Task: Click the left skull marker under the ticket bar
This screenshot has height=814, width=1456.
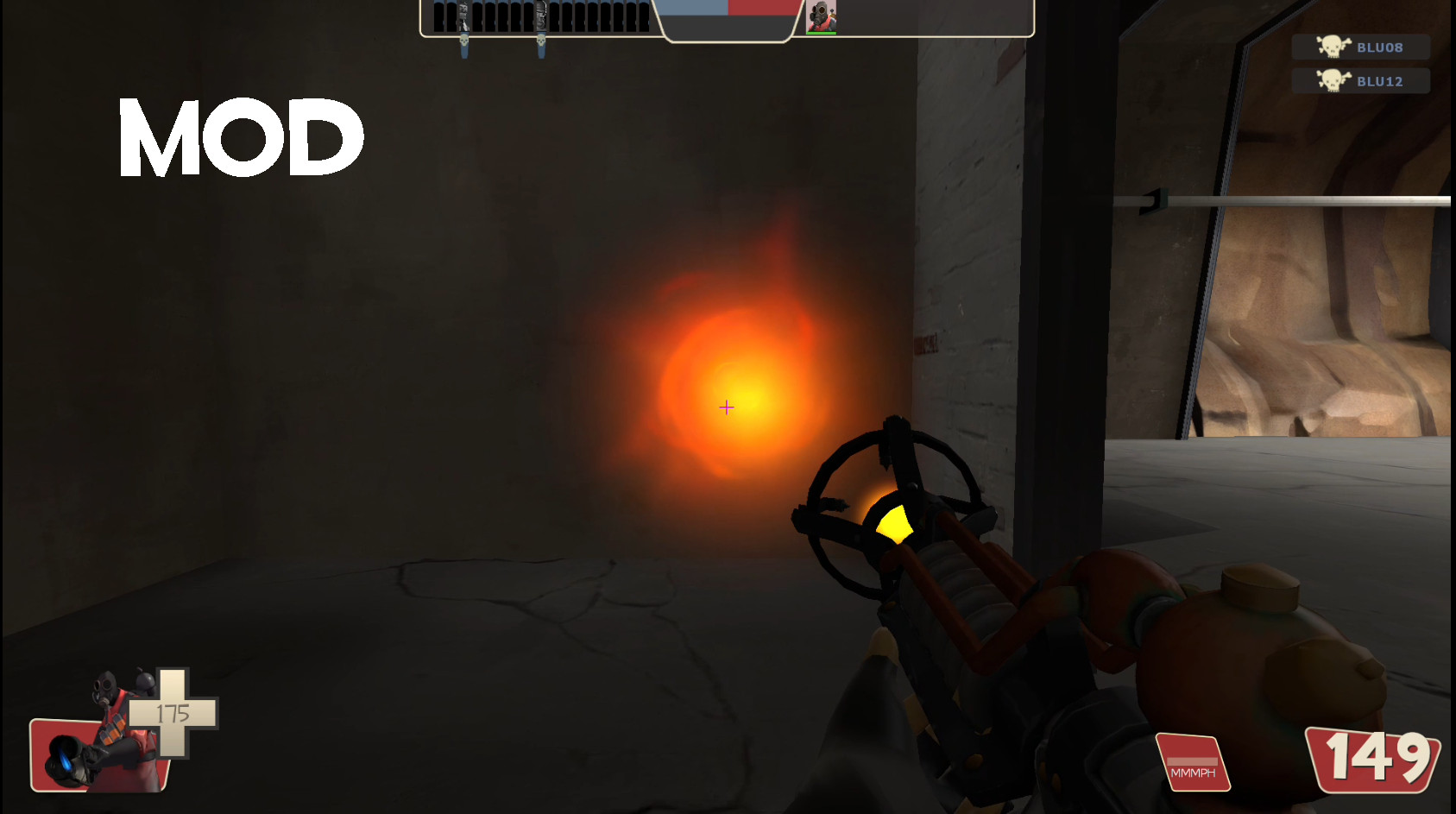Action: click(x=463, y=39)
